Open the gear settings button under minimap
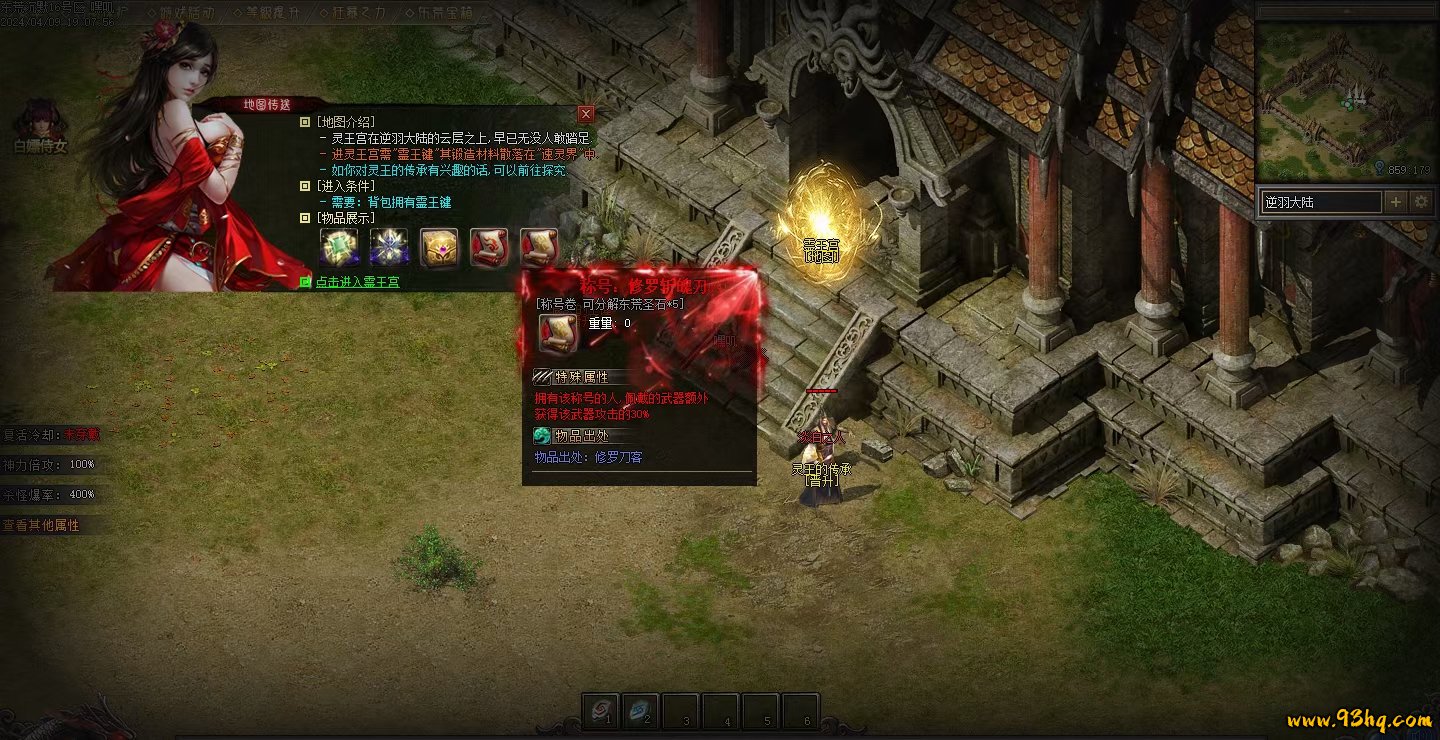Viewport: 1440px width, 740px height. click(1421, 202)
